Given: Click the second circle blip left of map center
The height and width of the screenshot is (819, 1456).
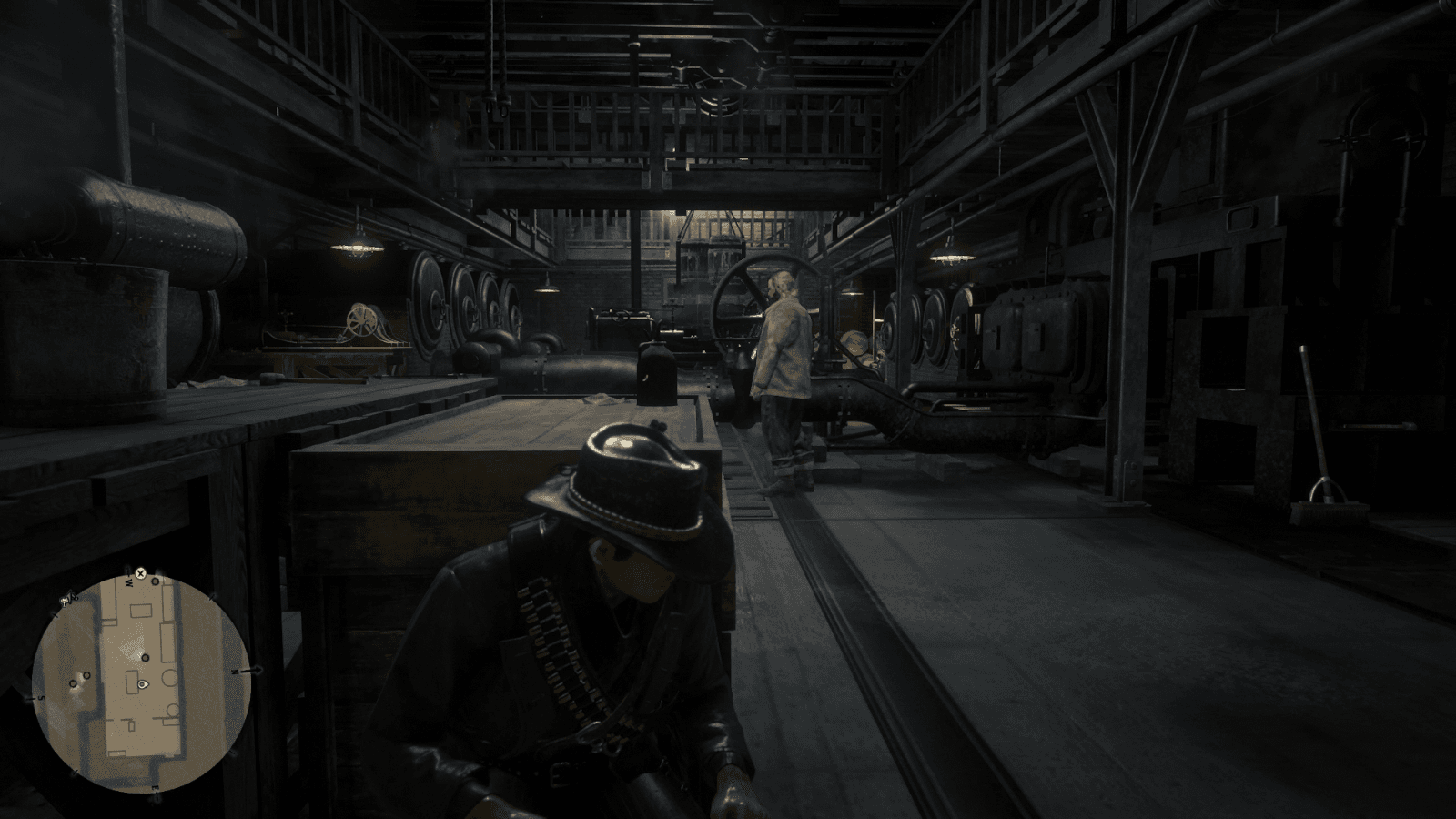Looking at the screenshot, I should pyautogui.click(x=86, y=675).
